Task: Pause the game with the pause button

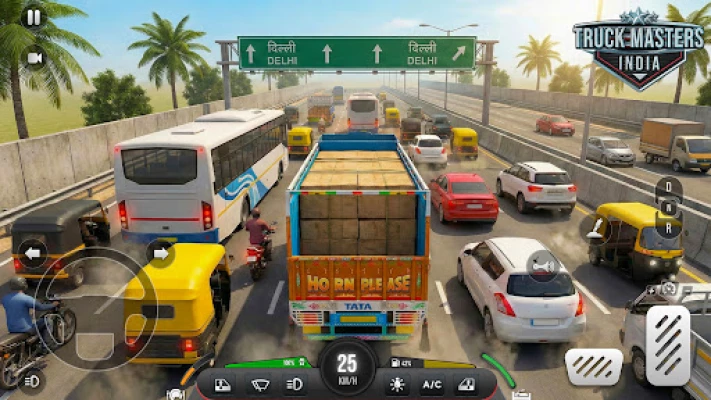Action: 34,16
